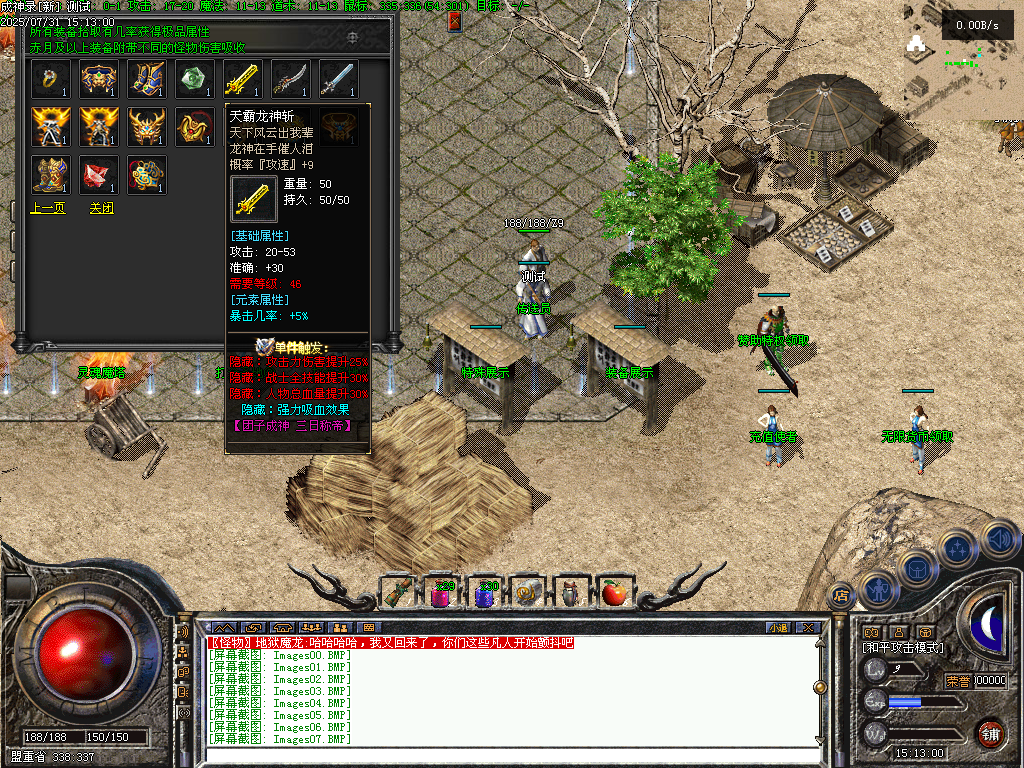
Task: Choose the red crystal item slot
Action: click(98, 175)
